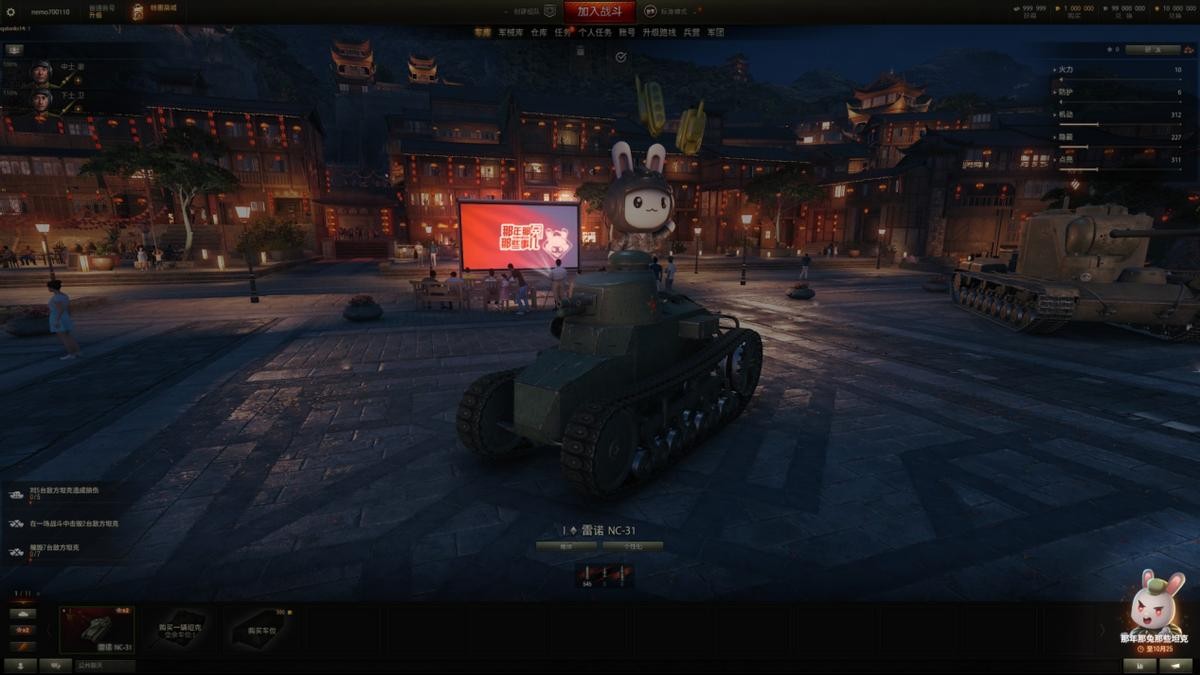
Task: Click the 创建组队 create platoon button
Action: click(x=532, y=11)
